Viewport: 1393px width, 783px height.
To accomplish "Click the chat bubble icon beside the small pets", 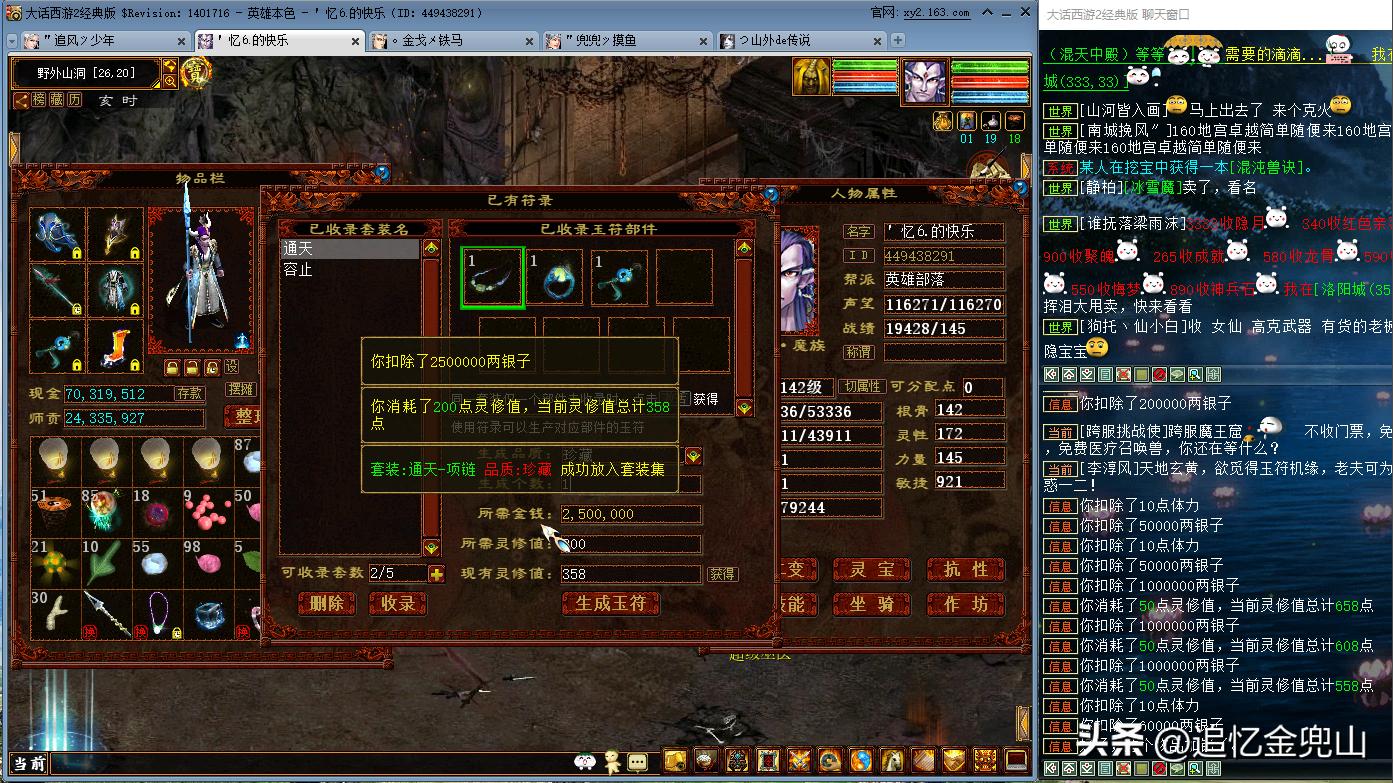I will tap(638, 762).
